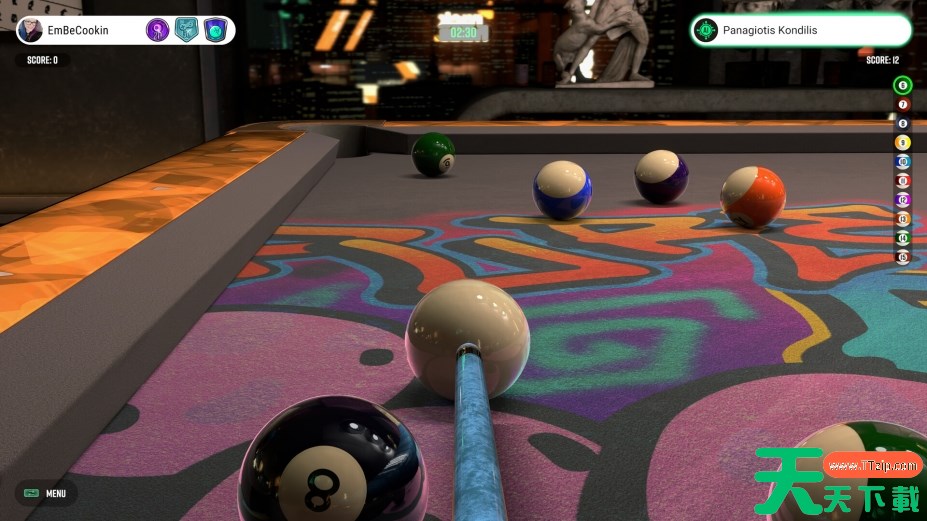927x521 pixels.
Task: Select the 15 ball in the tracker
Action: (902, 256)
